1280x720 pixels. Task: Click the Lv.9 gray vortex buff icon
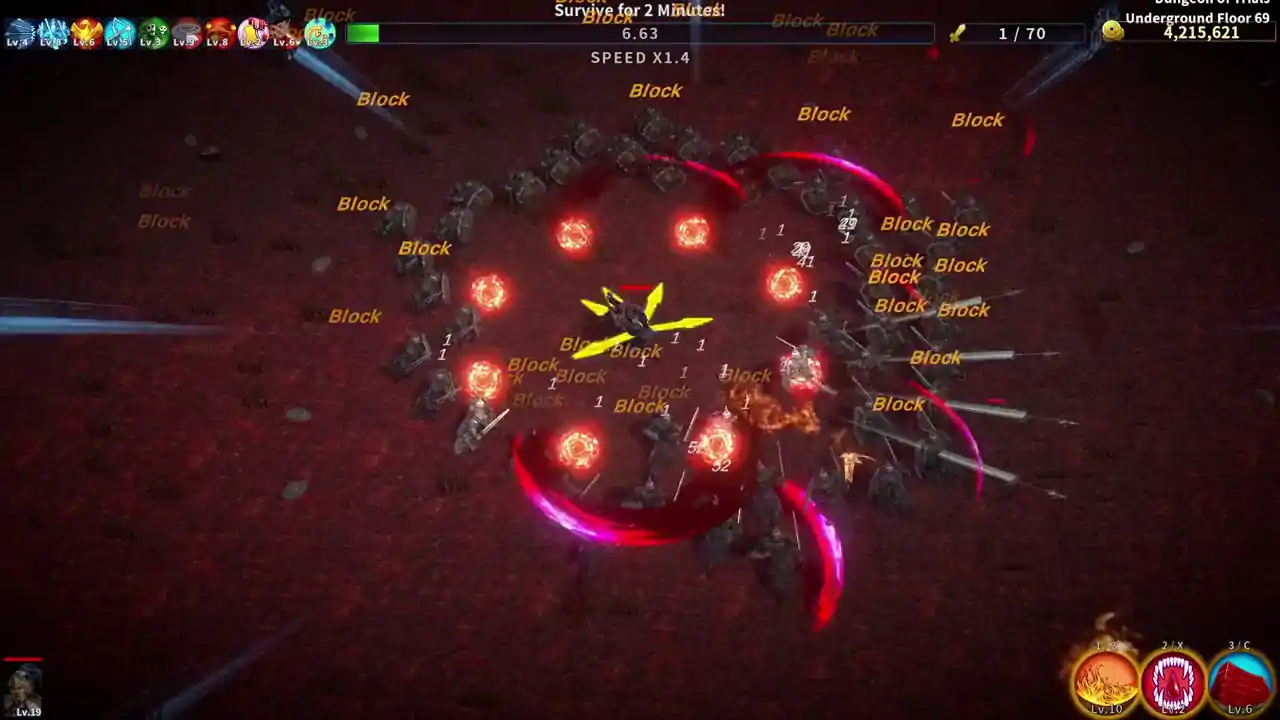click(x=184, y=33)
